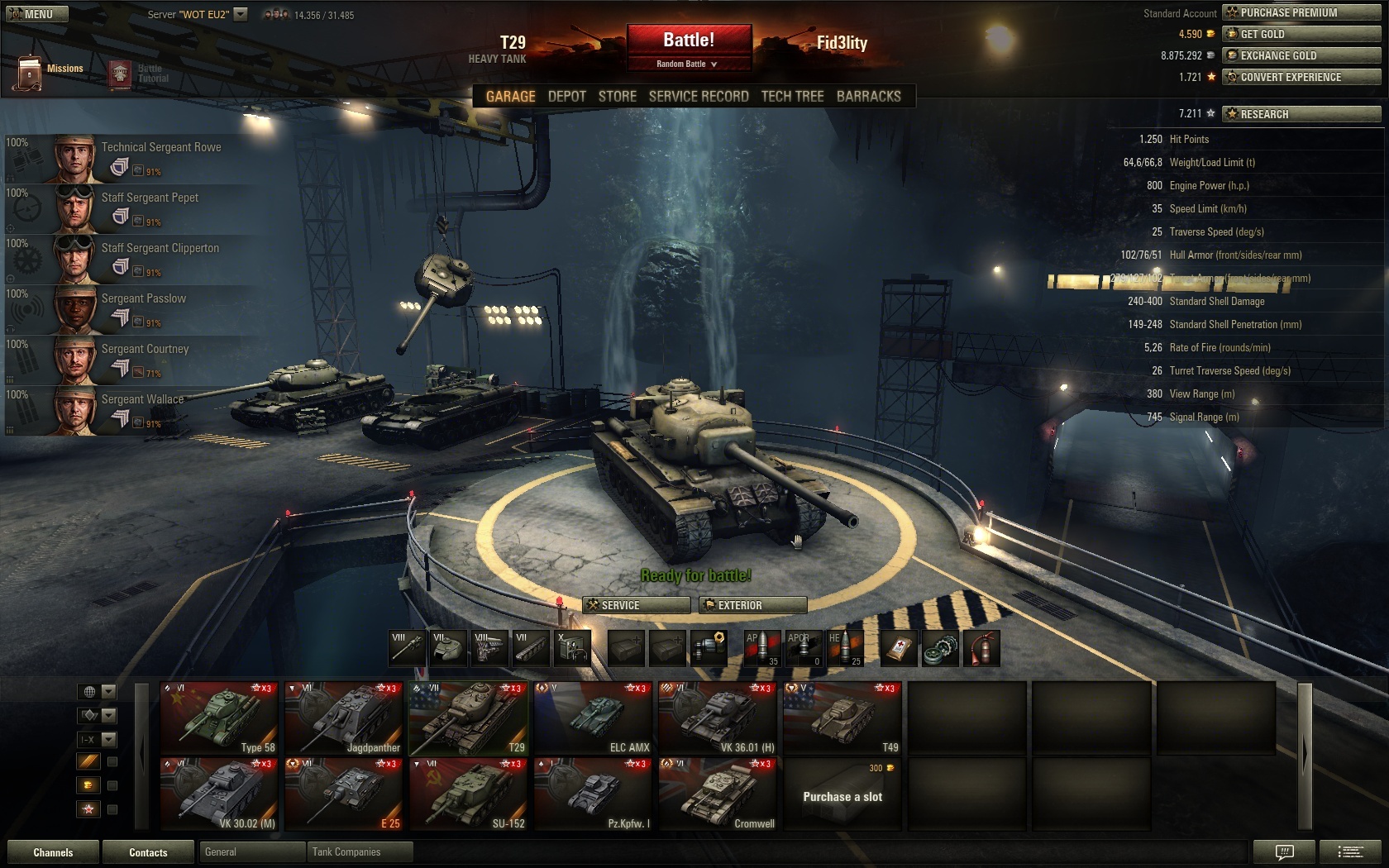Show the Barracks tab
Image resolution: width=1389 pixels, height=868 pixels.
868,96
